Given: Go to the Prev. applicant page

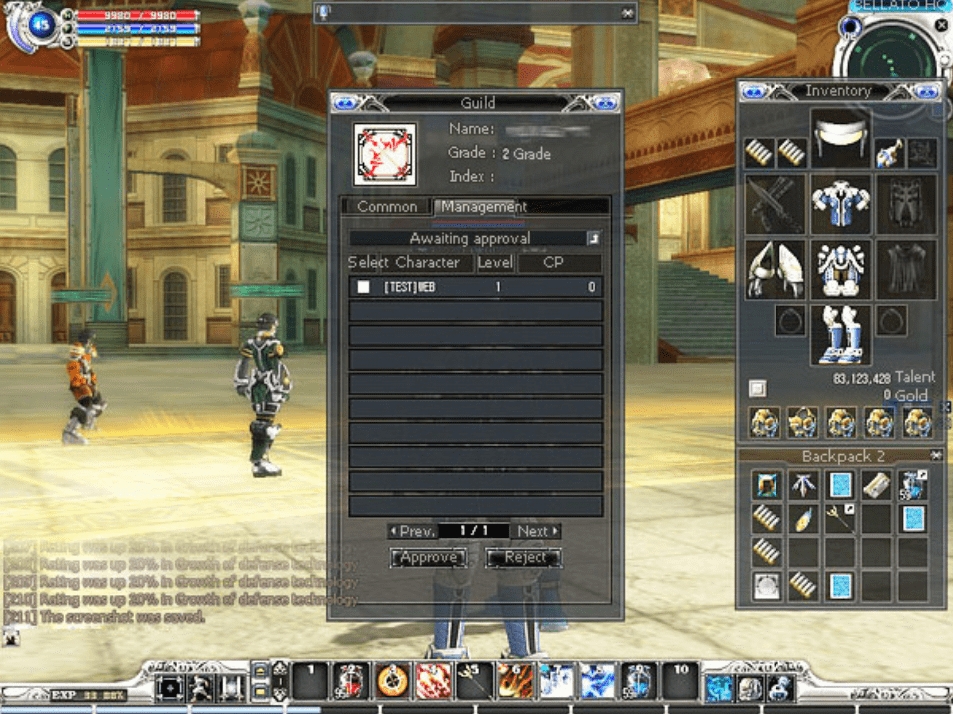Looking at the screenshot, I should [412, 531].
